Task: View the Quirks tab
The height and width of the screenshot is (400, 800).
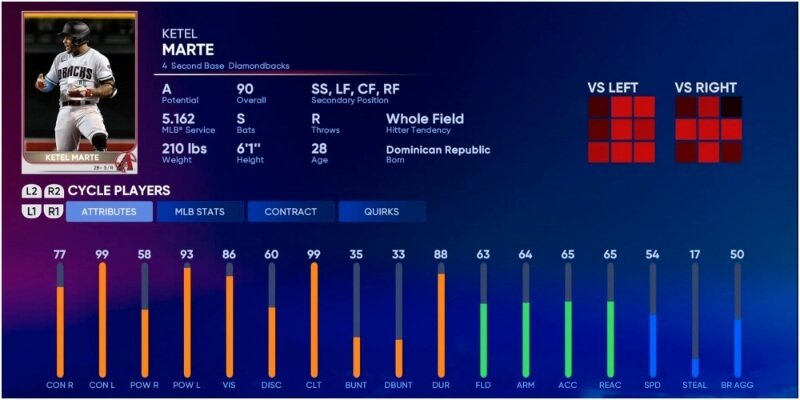Action: 381,212
